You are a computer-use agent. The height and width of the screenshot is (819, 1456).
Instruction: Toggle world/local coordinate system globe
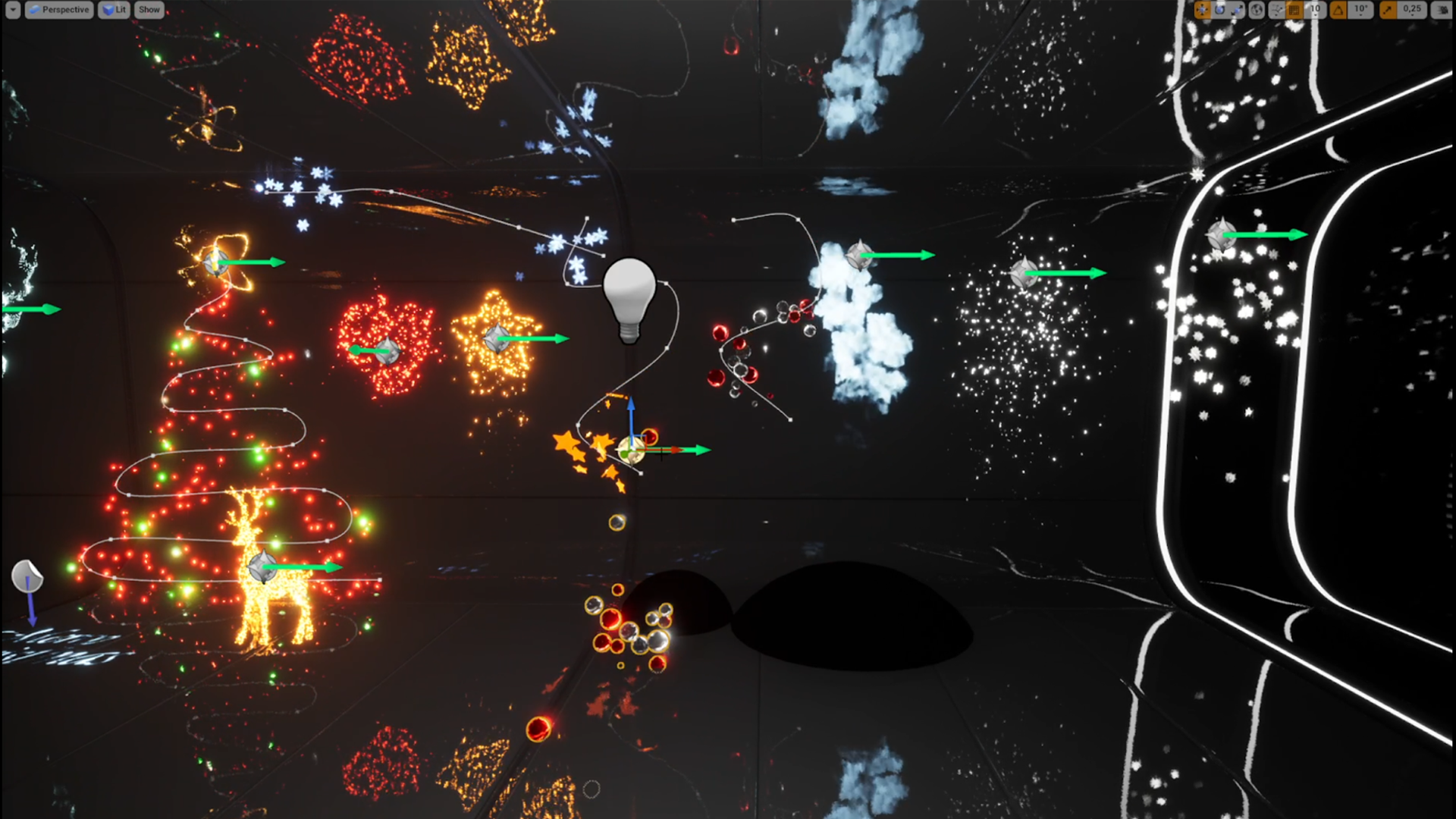1257,10
